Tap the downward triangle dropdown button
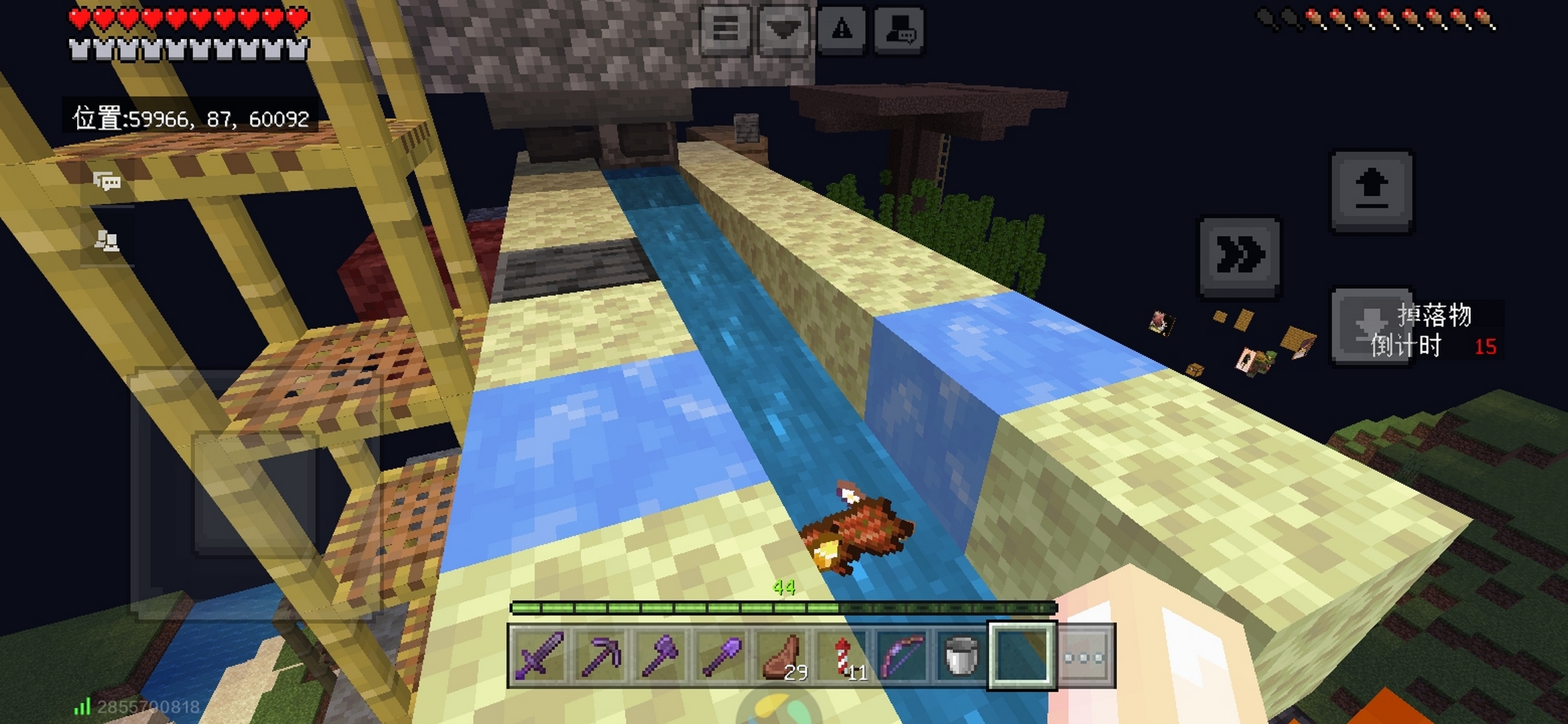Viewport: 1568px width, 724px height. click(783, 30)
